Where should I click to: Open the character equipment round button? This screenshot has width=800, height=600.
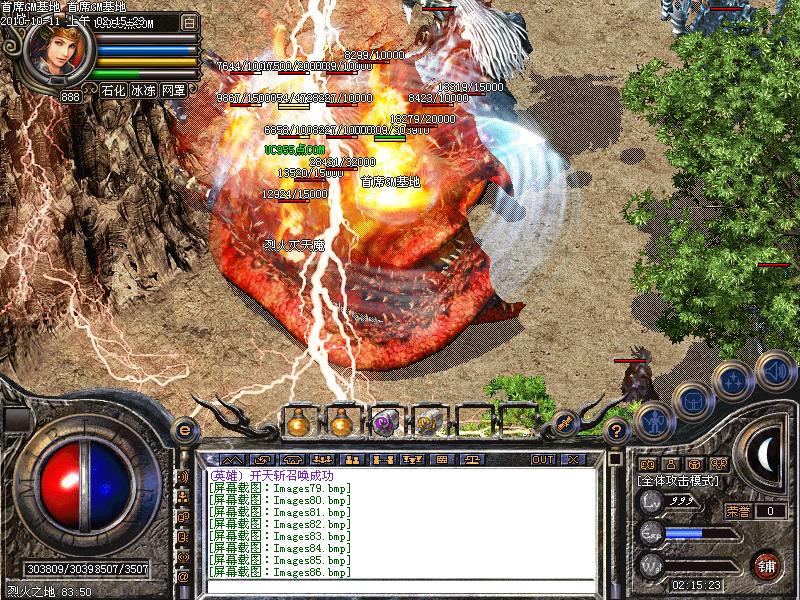point(653,418)
